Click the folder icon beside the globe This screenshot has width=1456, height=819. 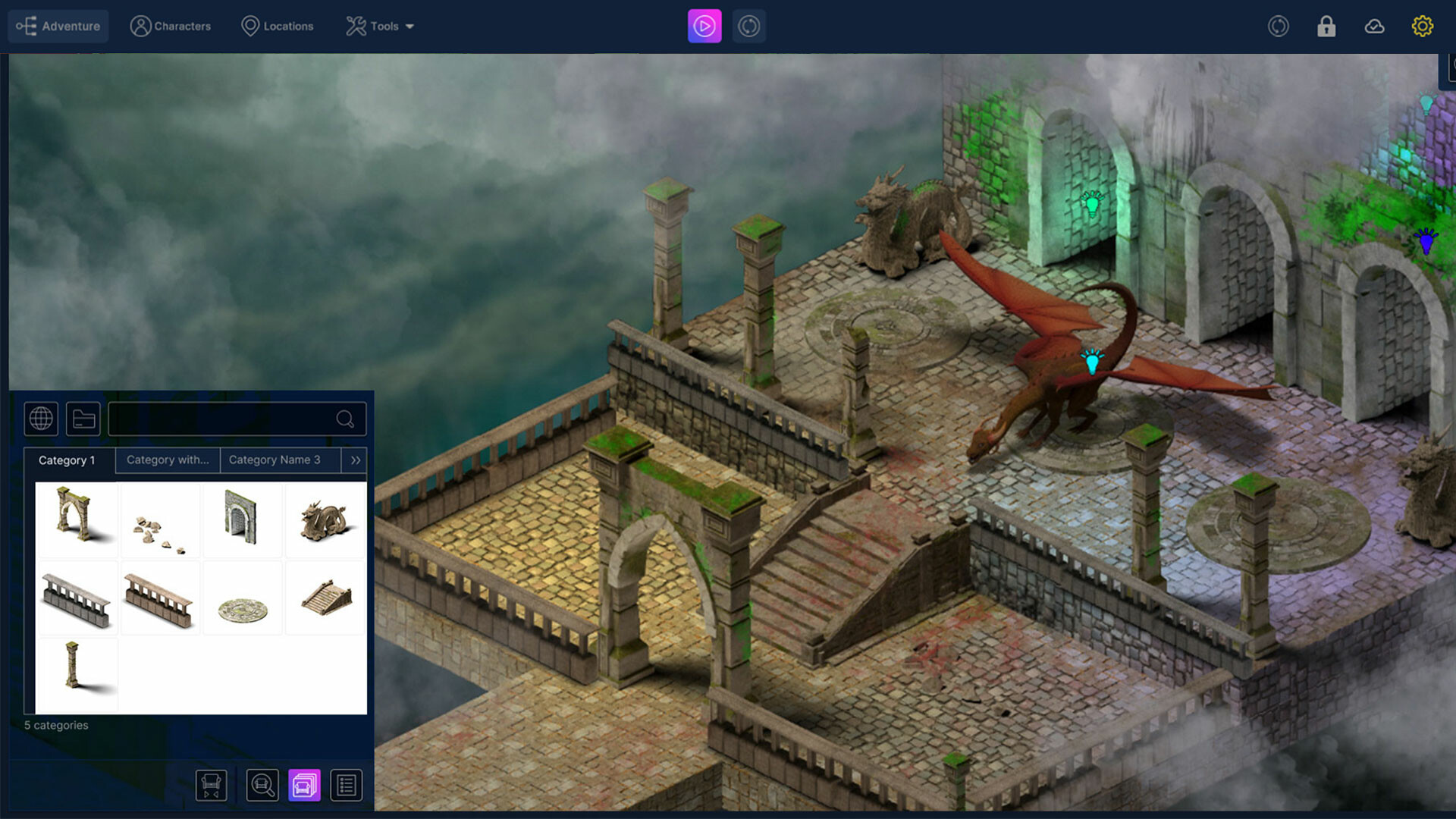[x=83, y=419]
